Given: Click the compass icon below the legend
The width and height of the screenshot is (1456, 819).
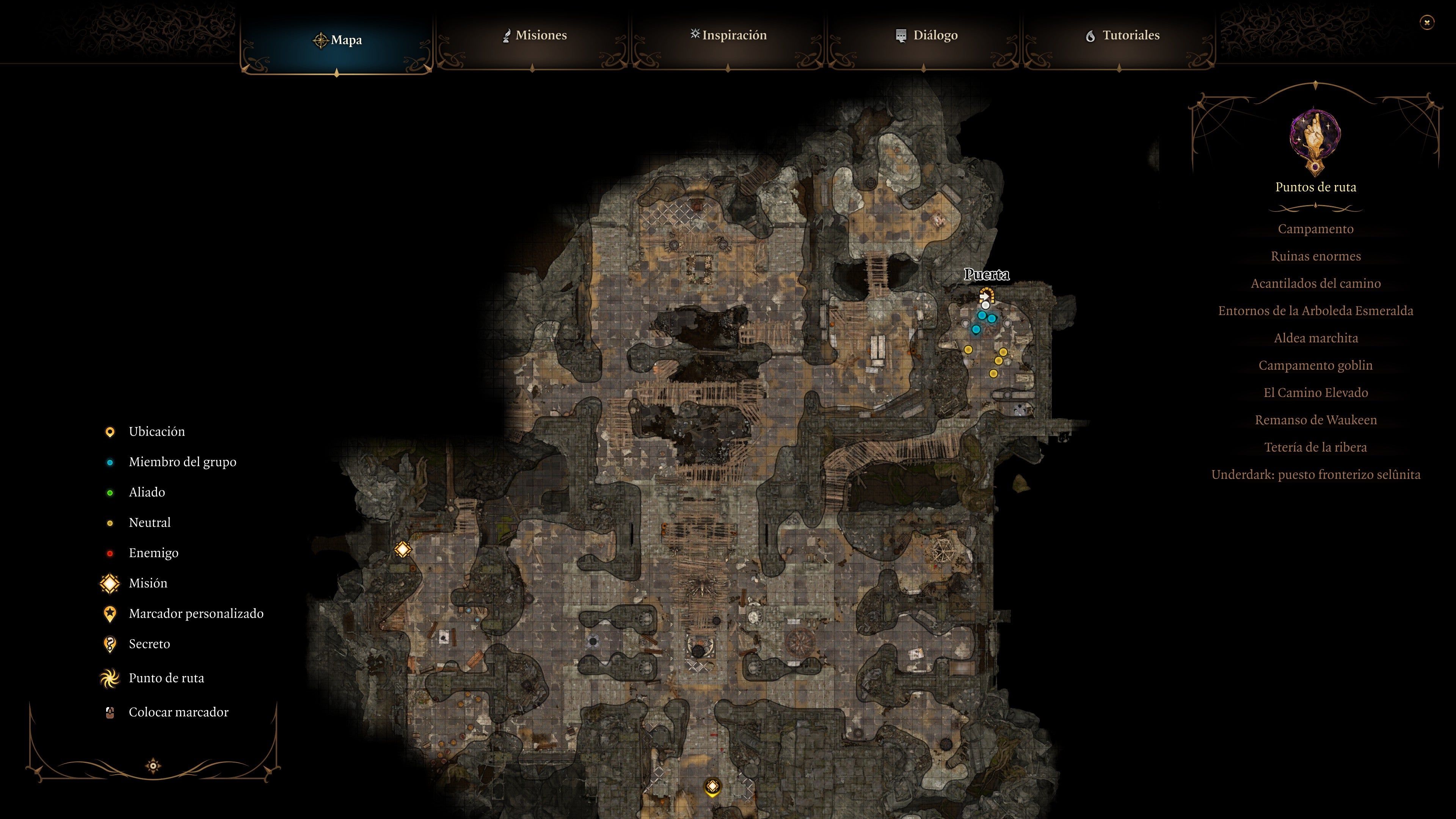Looking at the screenshot, I should [152, 766].
